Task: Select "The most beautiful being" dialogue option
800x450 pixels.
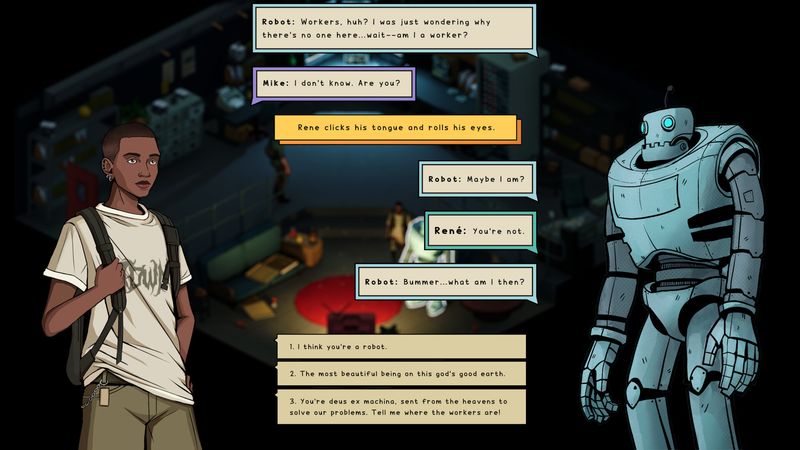Action: 401,374
